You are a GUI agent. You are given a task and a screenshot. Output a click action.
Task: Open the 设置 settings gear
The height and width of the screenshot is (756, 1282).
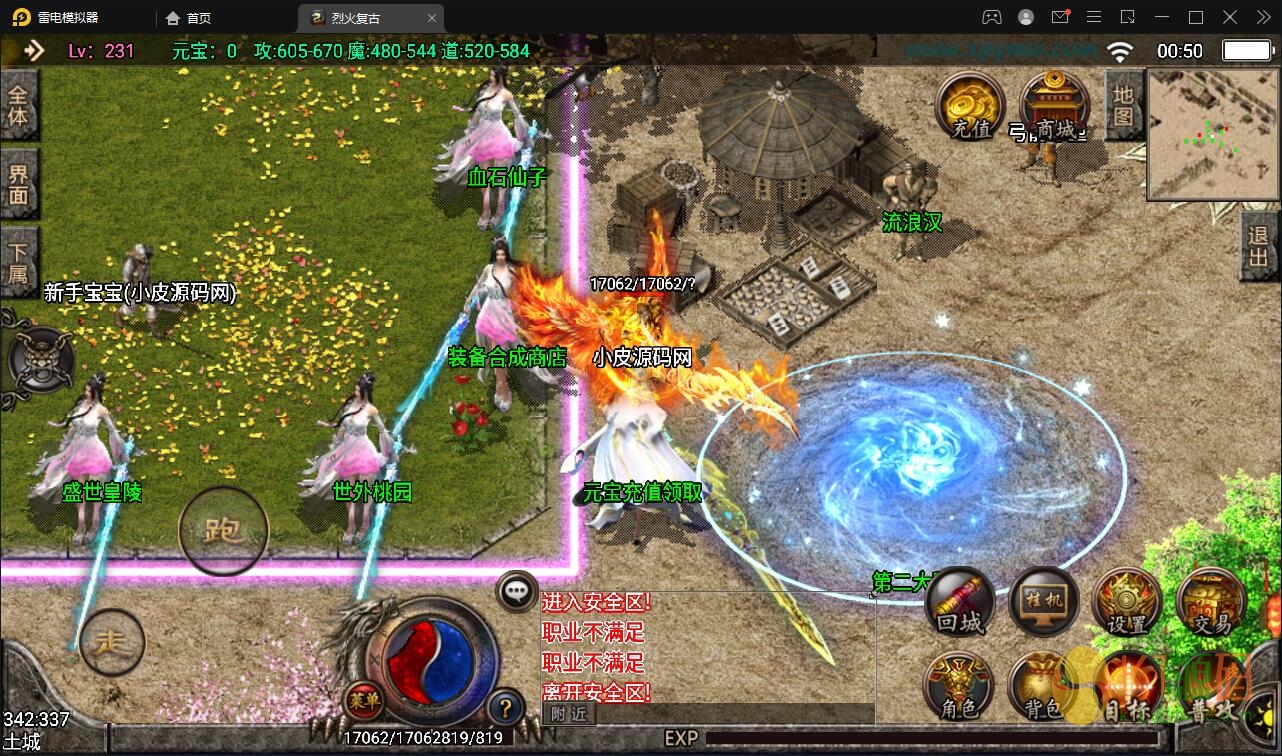(x=1127, y=603)
